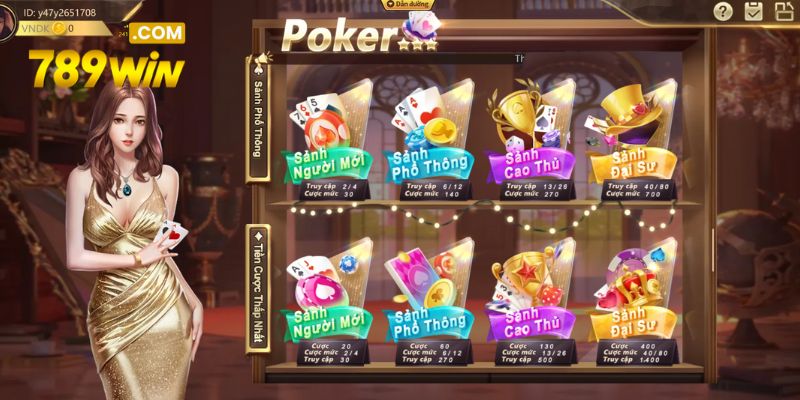800x400 pixels.
Task: Open the help question mark icon
Action: point(723,12)
